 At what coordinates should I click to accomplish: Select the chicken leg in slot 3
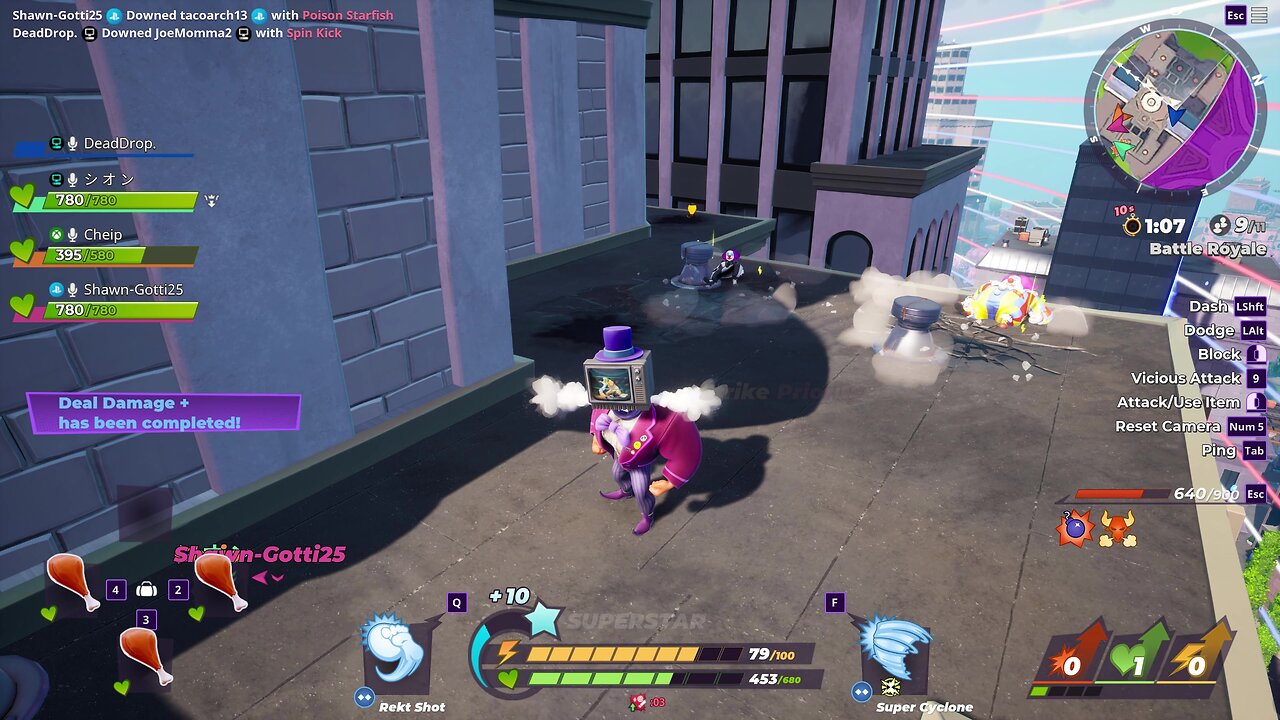tap(145, 655)
